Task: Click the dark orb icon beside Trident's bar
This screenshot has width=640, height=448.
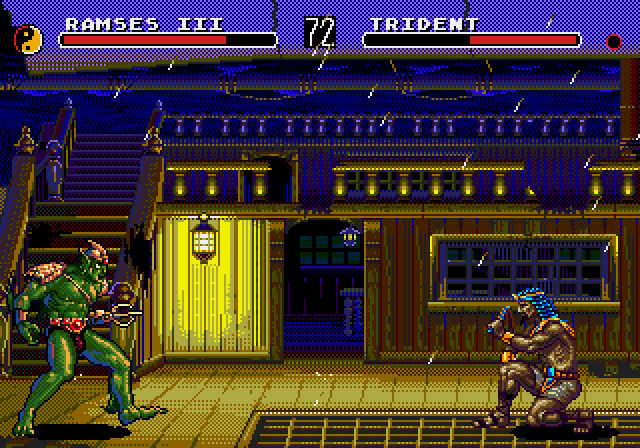Action: point(614,41)
